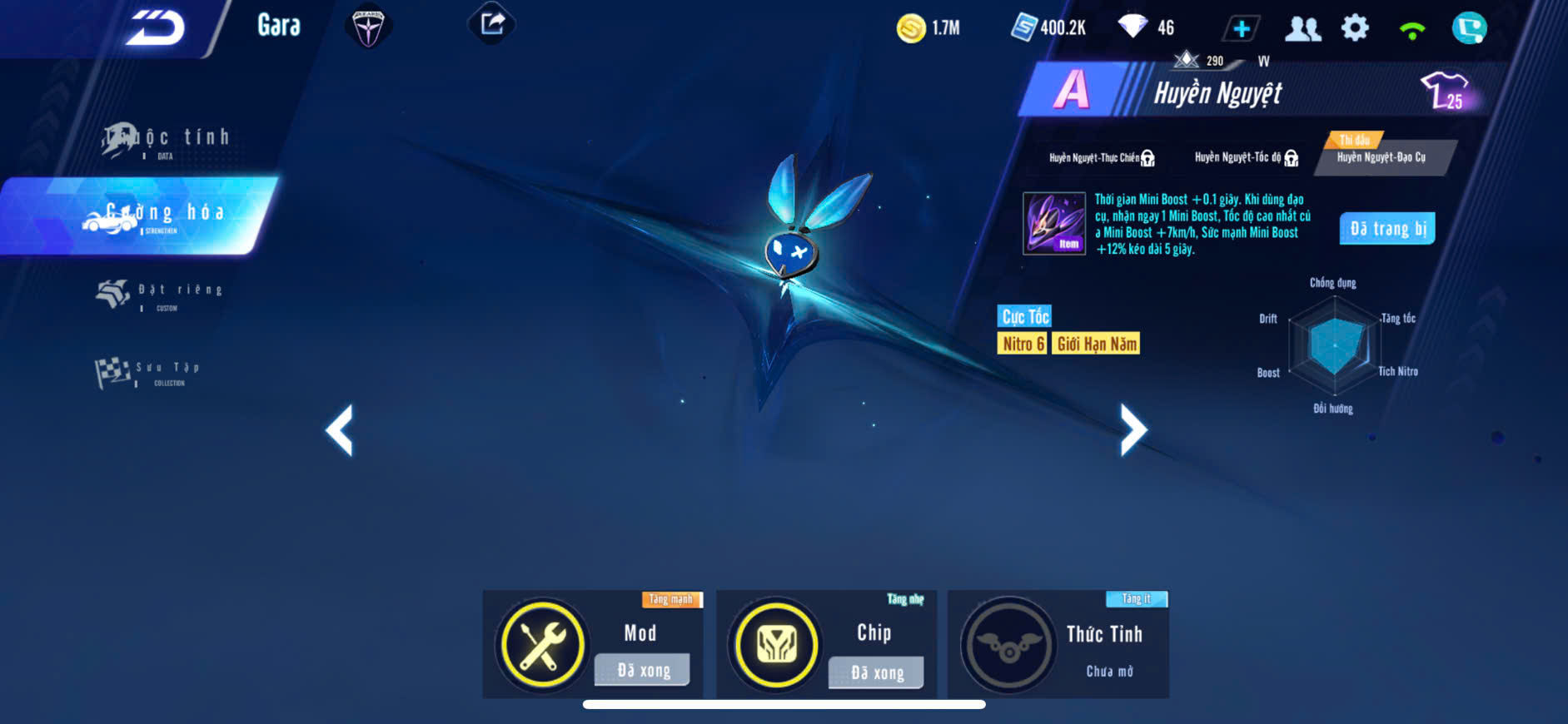Open the car brand emblem icon

[367, 28]
